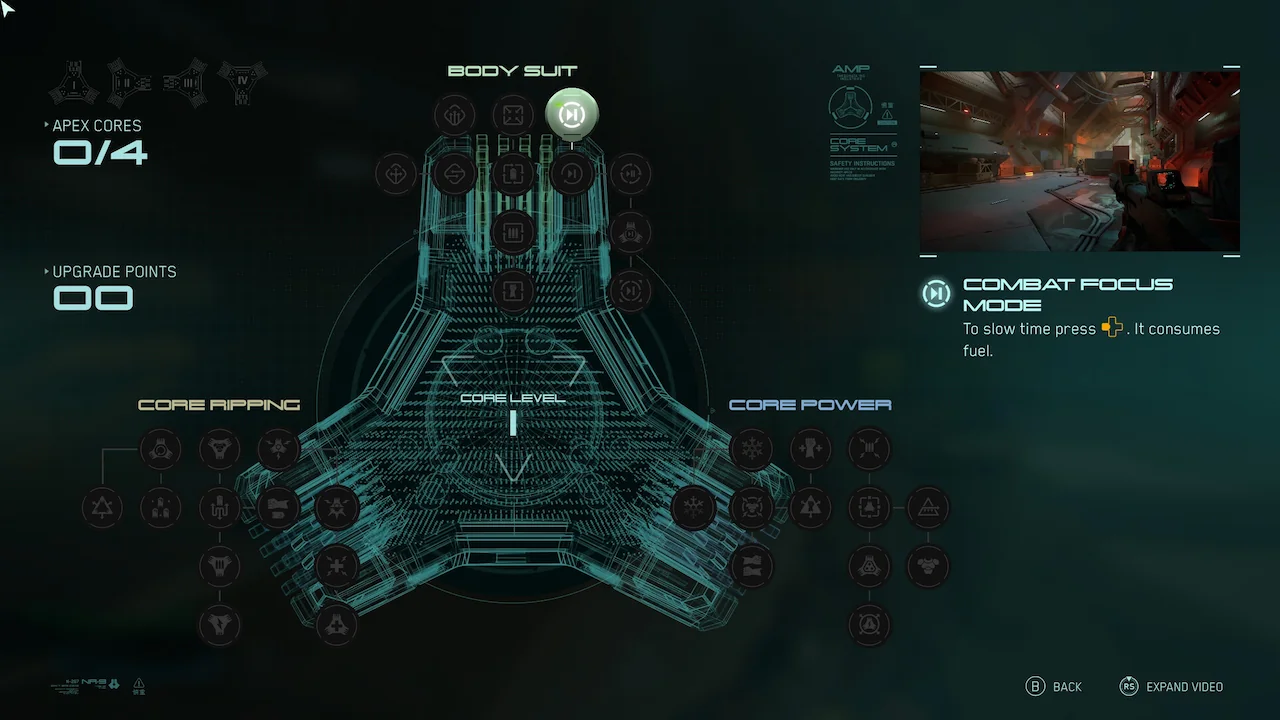This screenshot has width=1280, height=720.
Task: Choose the chest armor Core Power upgrade
Action: point(928,567)
